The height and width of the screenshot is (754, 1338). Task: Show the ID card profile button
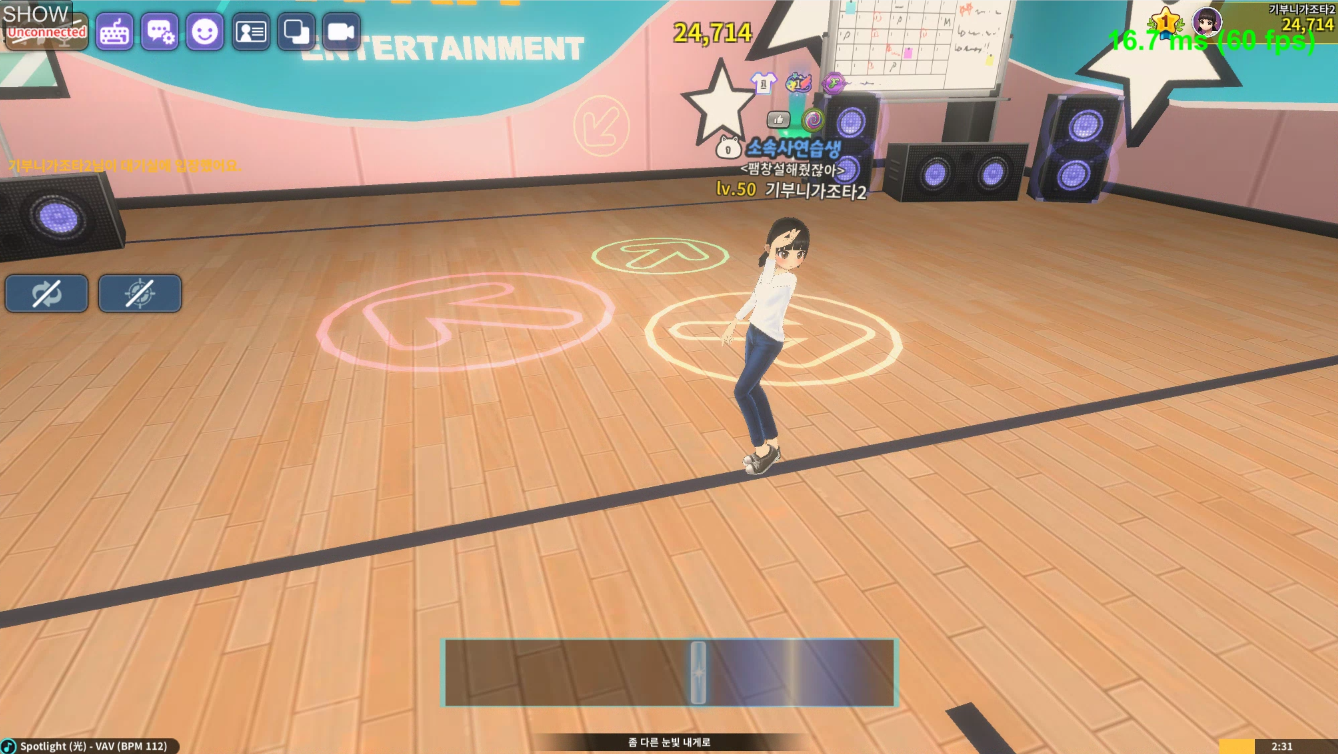[250, 32]
